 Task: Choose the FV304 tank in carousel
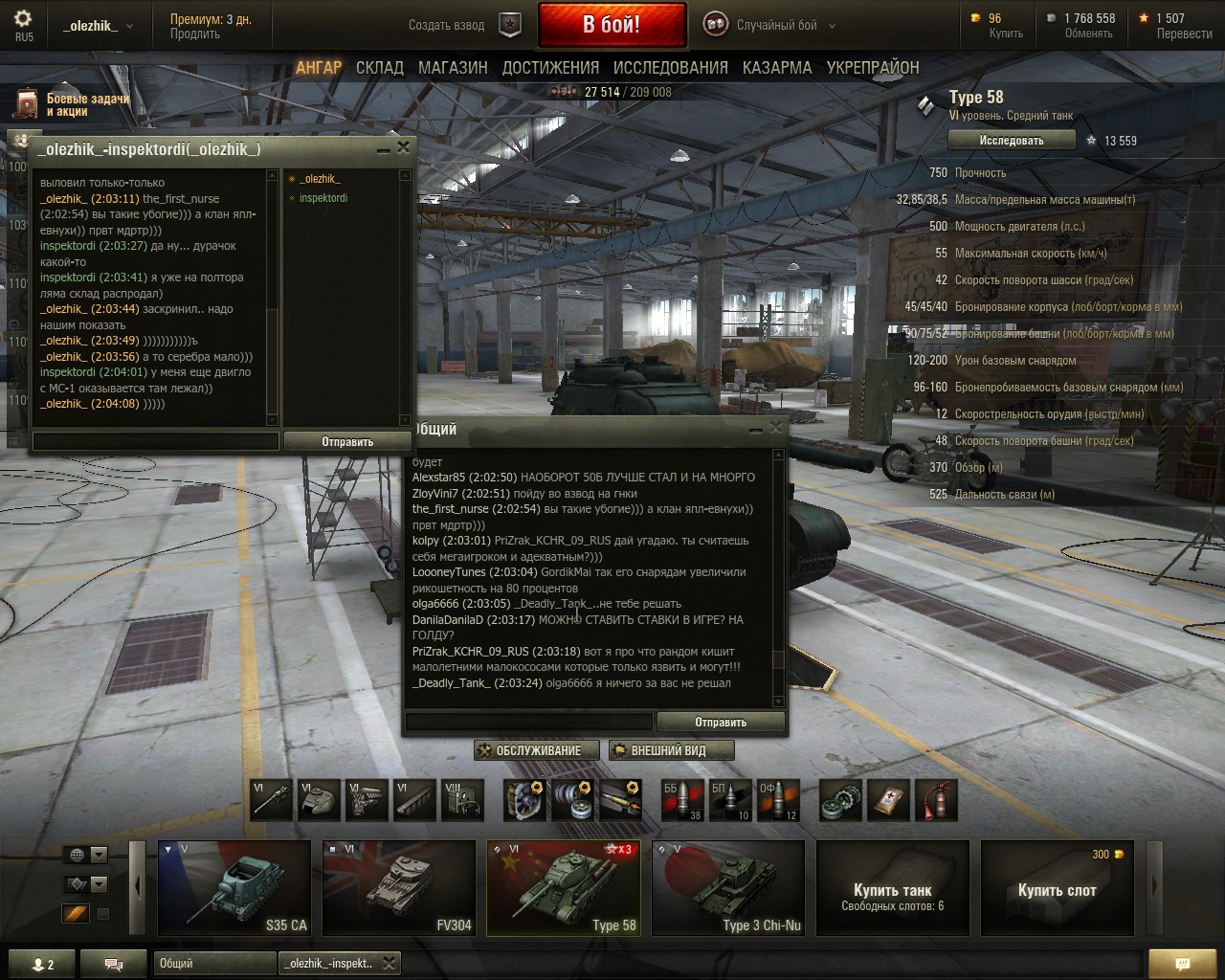[399, 887]
